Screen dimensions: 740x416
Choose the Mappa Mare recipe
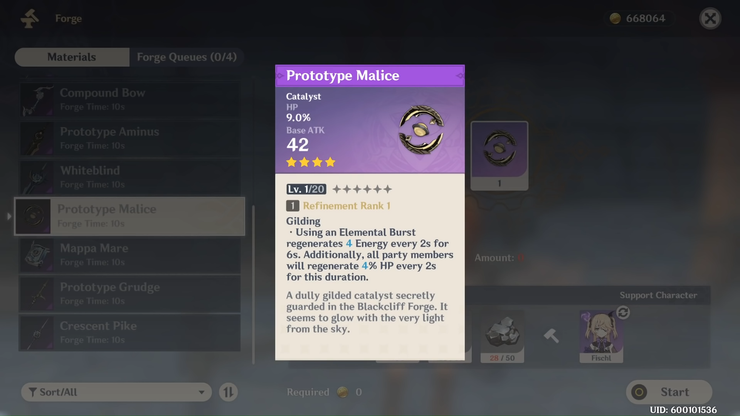pos(129,254)
